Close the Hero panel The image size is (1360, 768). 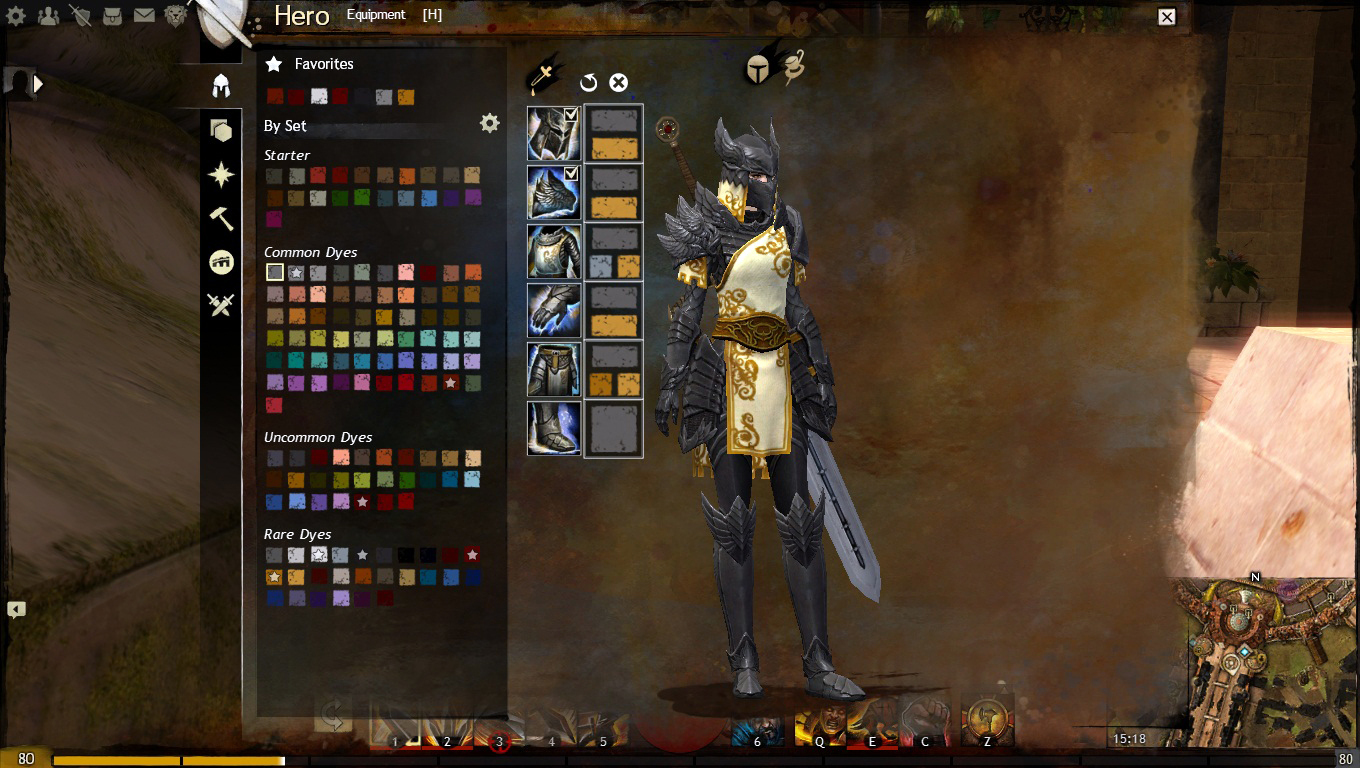coord(1166,17)
